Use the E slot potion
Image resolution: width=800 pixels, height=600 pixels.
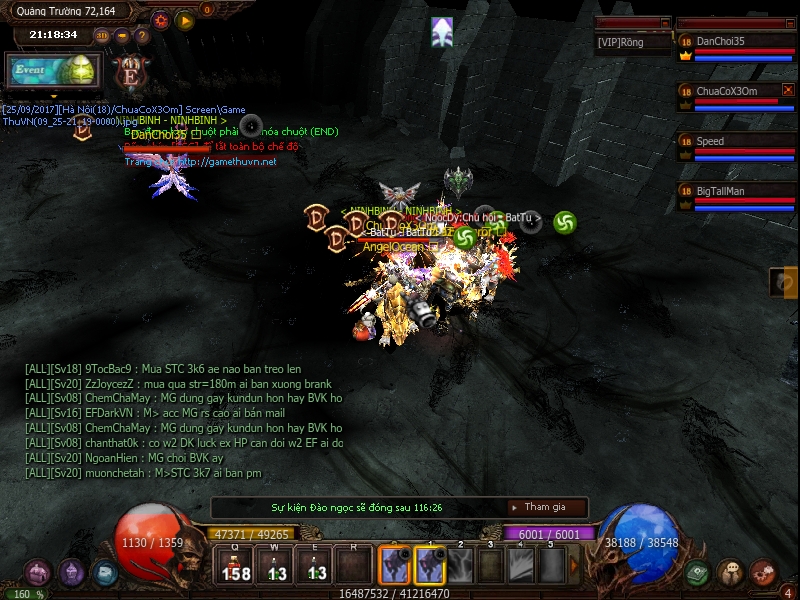point(315,567)
